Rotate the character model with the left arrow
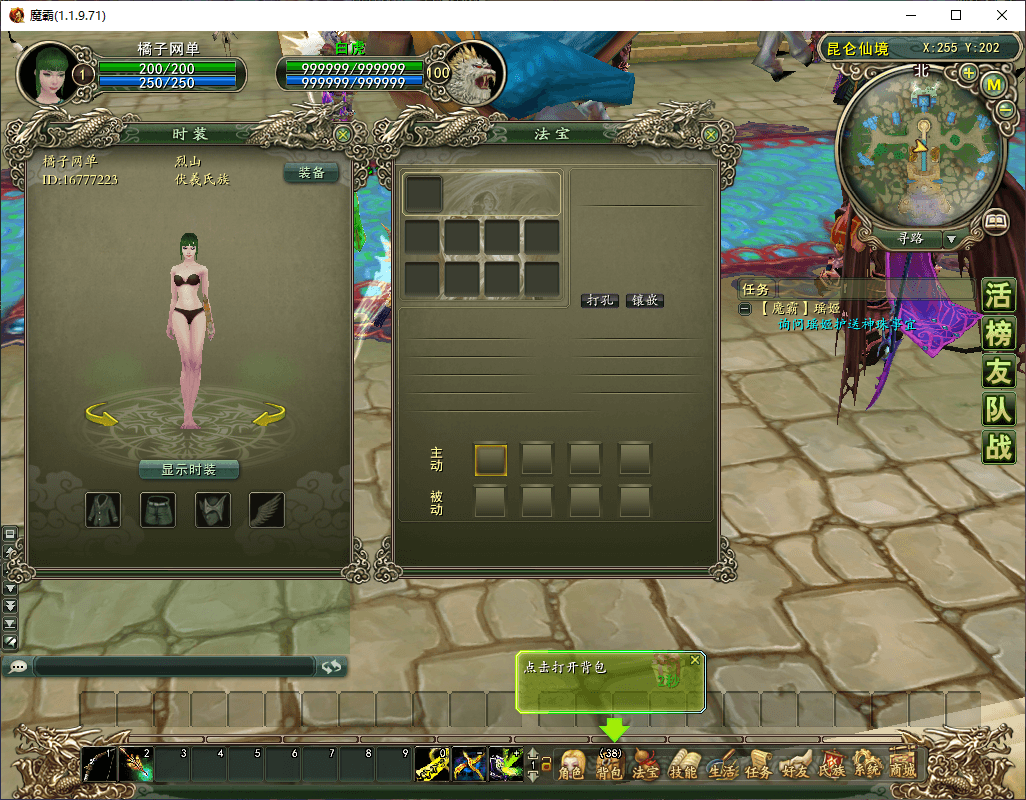Image resolution: width=1026 pixels, height=800 pixels. 100,414
